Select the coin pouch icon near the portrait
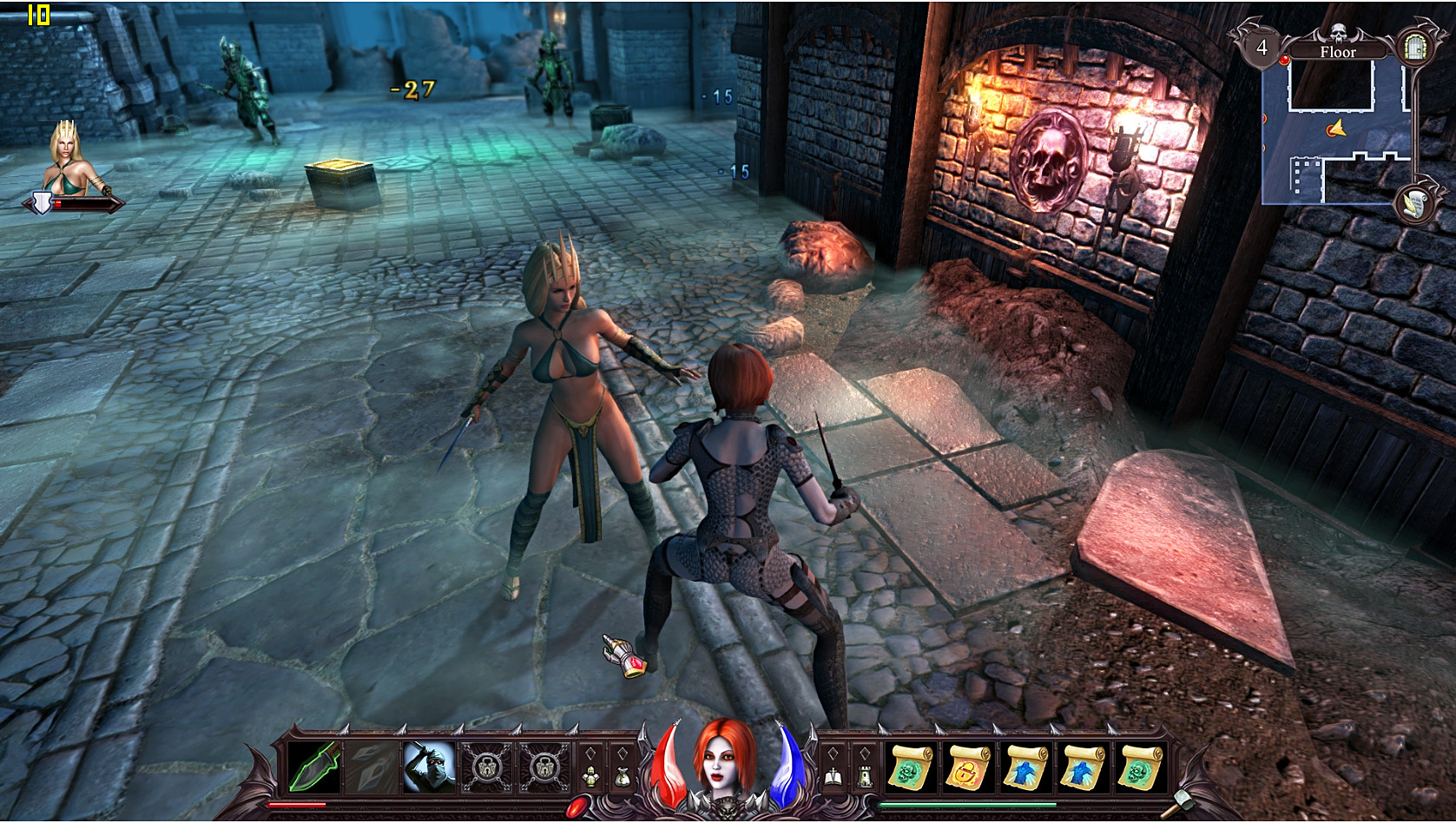The width and height of the screenshot is (1456, 823). [623, 774]
